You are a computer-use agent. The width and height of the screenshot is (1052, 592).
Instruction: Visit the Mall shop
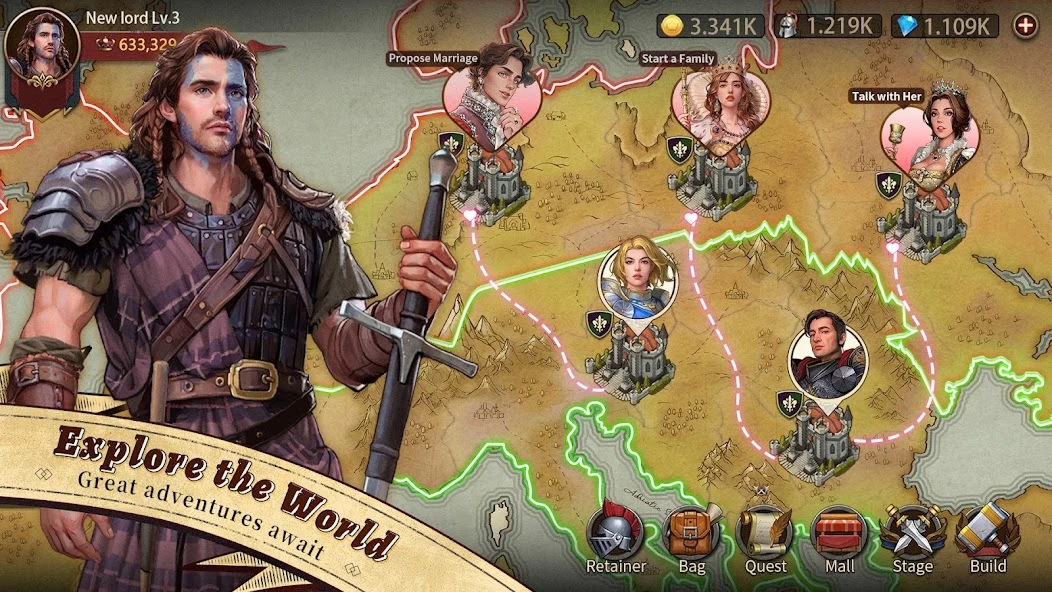pos(839,536)
